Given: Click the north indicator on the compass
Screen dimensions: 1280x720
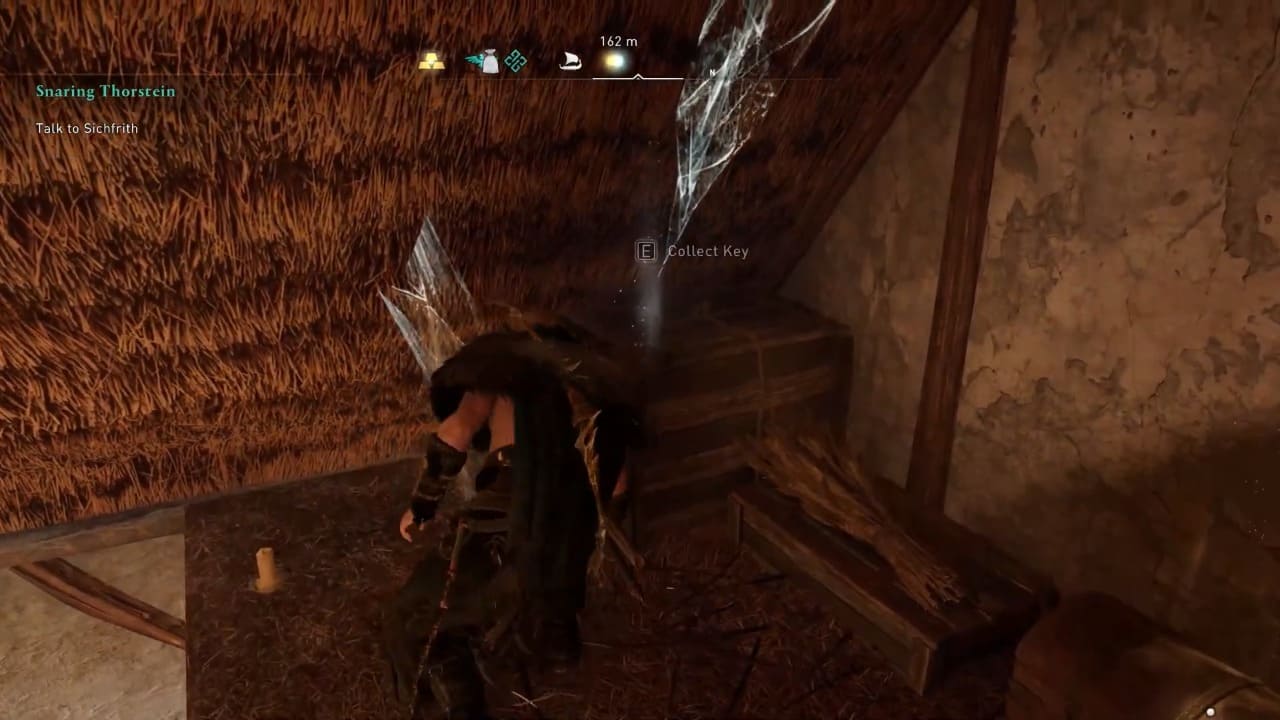Looking at the screenshot, I should click(x=712, y=73).
